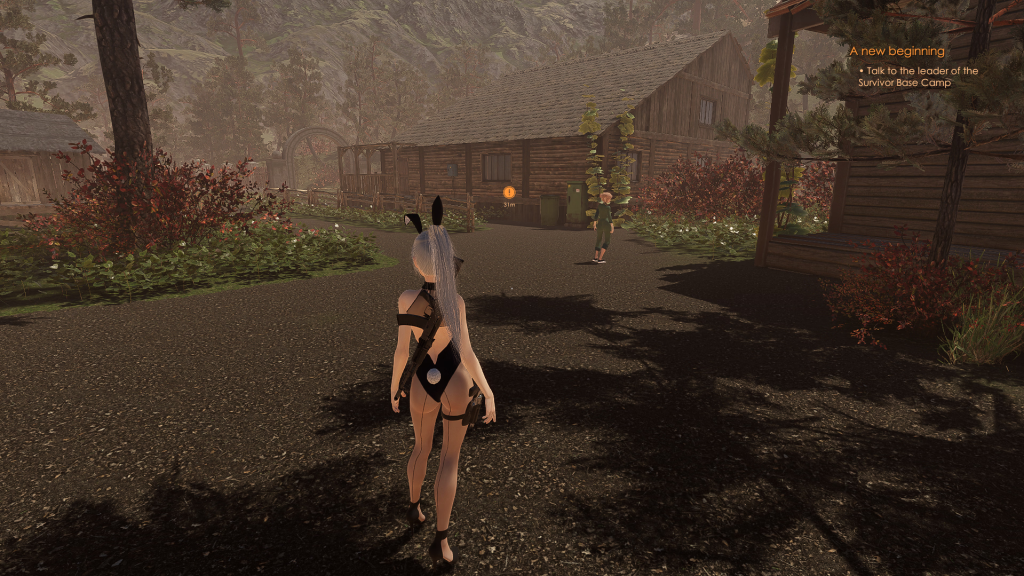Select the "A new beginning" quest title
Screen dimensions: 1024x576
tap(896, 51)
